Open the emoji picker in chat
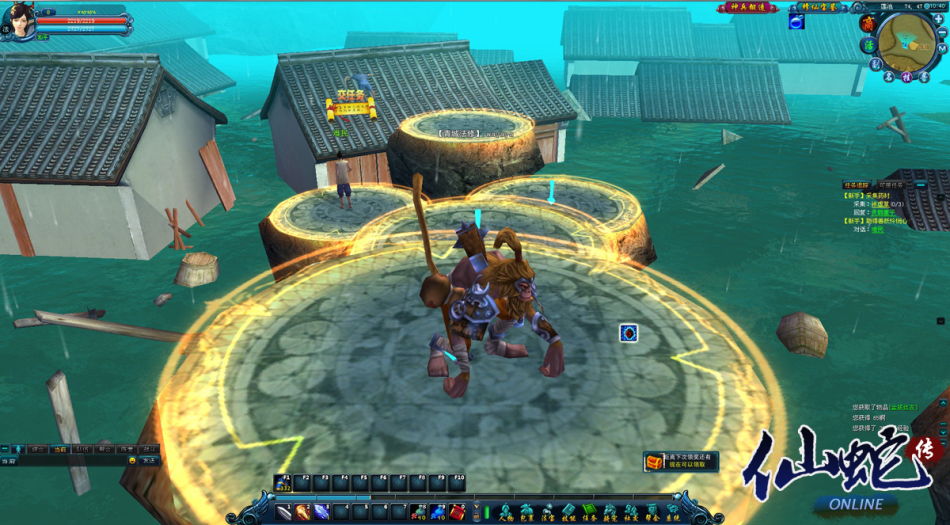This screenshot has width=950, height=525. [x=132, y=461]
